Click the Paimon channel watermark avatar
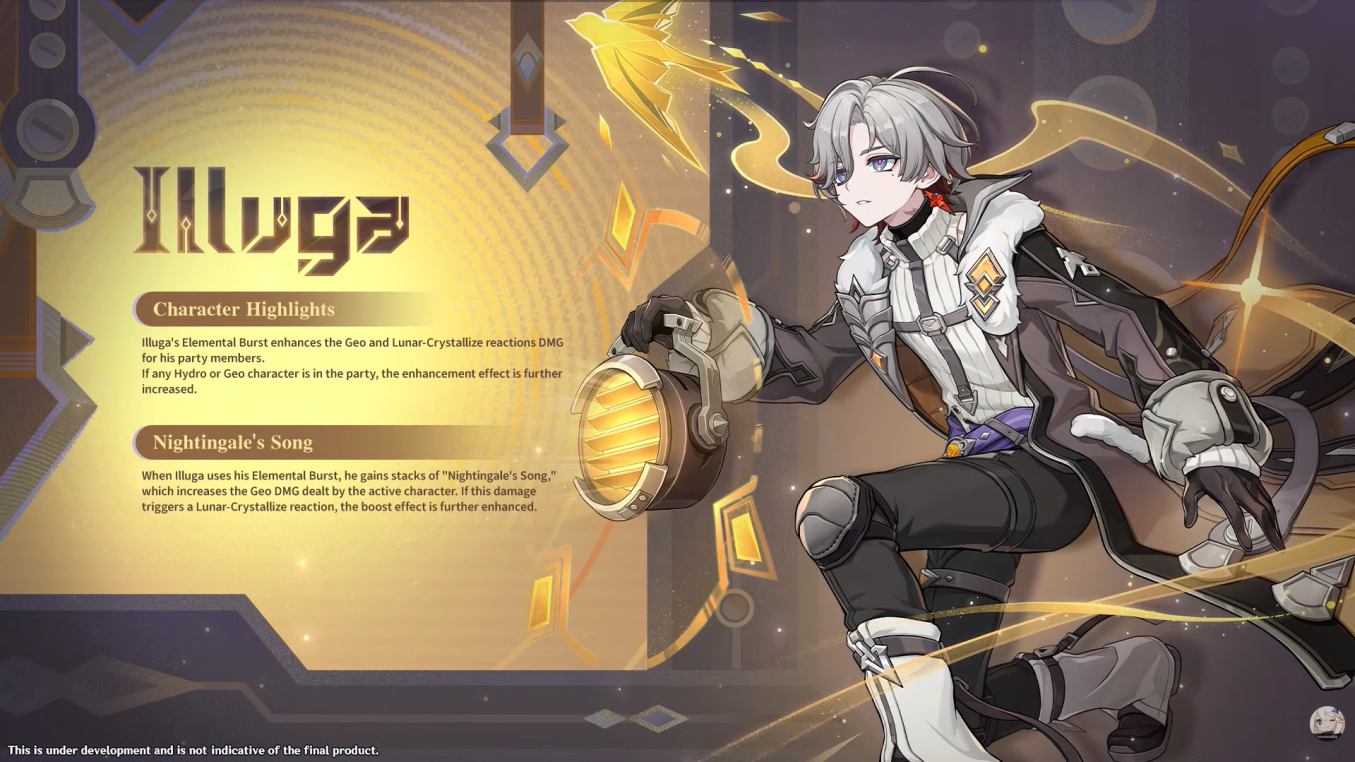The width and height of the screenshot is (1355, 762). point(1327,723)
